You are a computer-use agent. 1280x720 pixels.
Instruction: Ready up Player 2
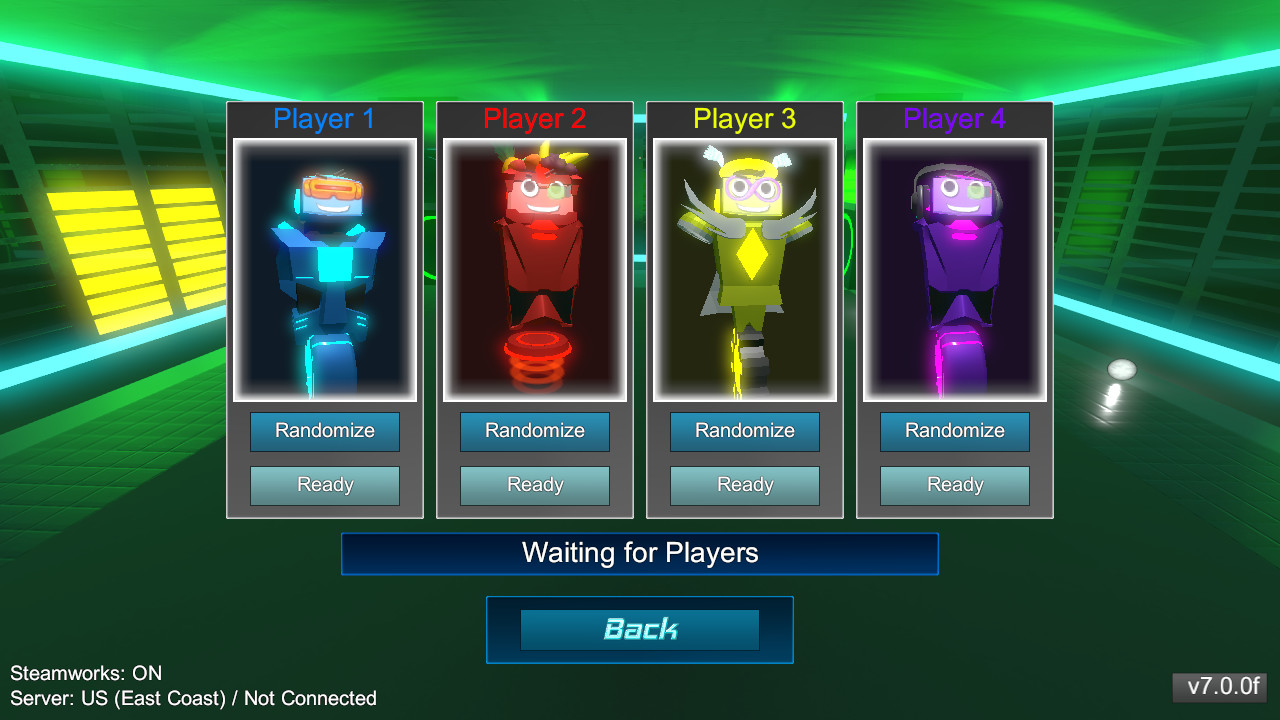pyautogui.click(x=534, y=485)
